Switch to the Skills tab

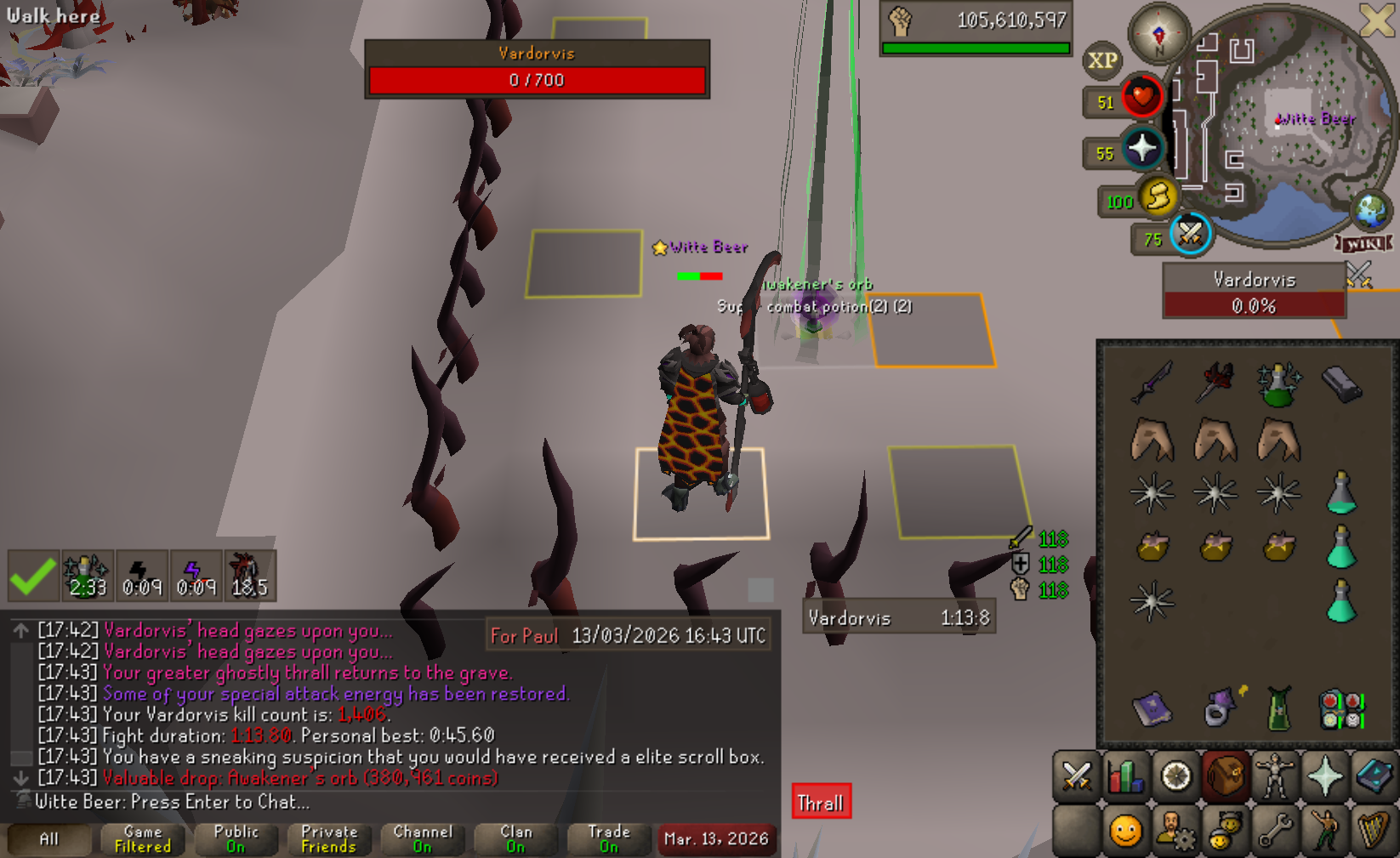click(x=1125, y=776)
